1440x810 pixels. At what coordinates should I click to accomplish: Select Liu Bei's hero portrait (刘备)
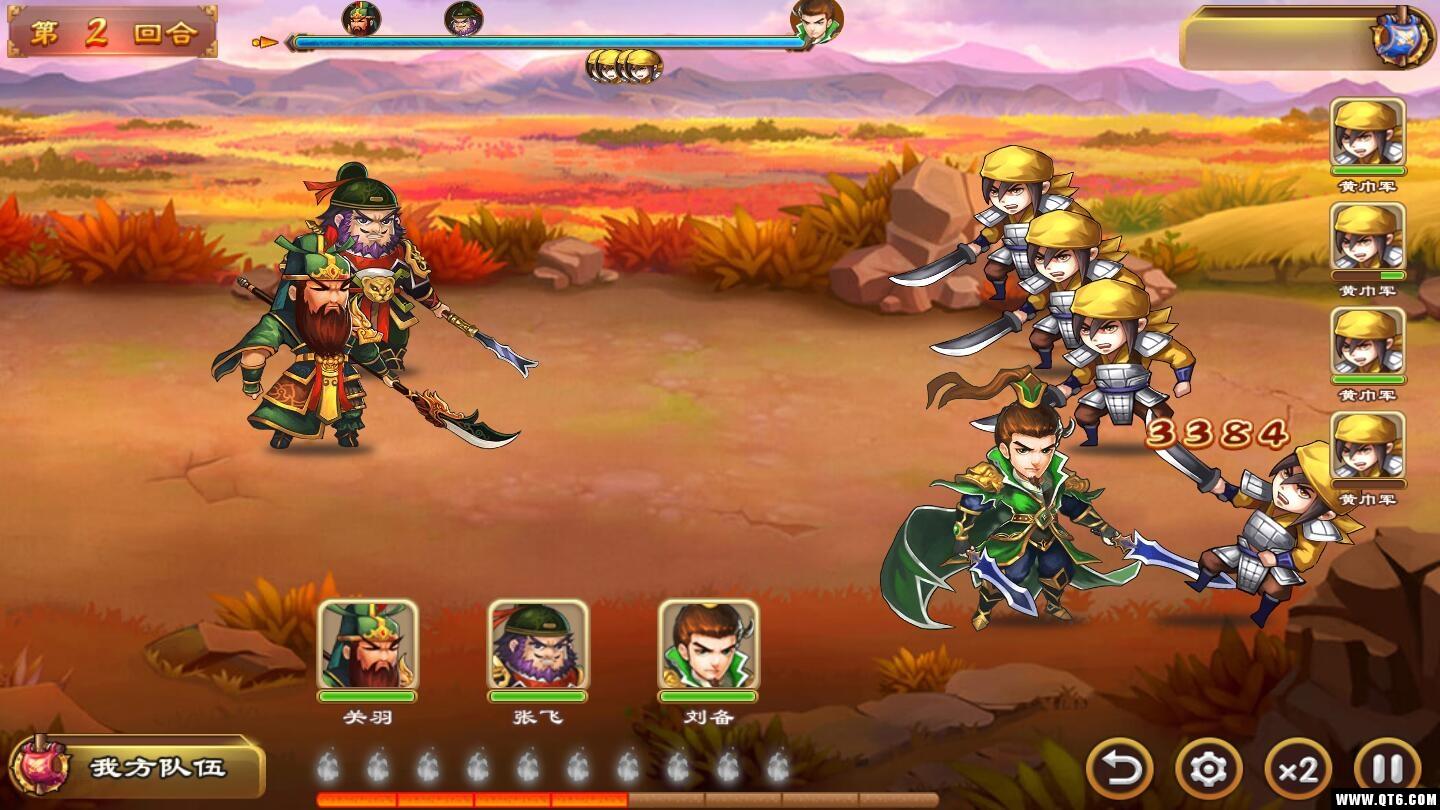point(708,645)
